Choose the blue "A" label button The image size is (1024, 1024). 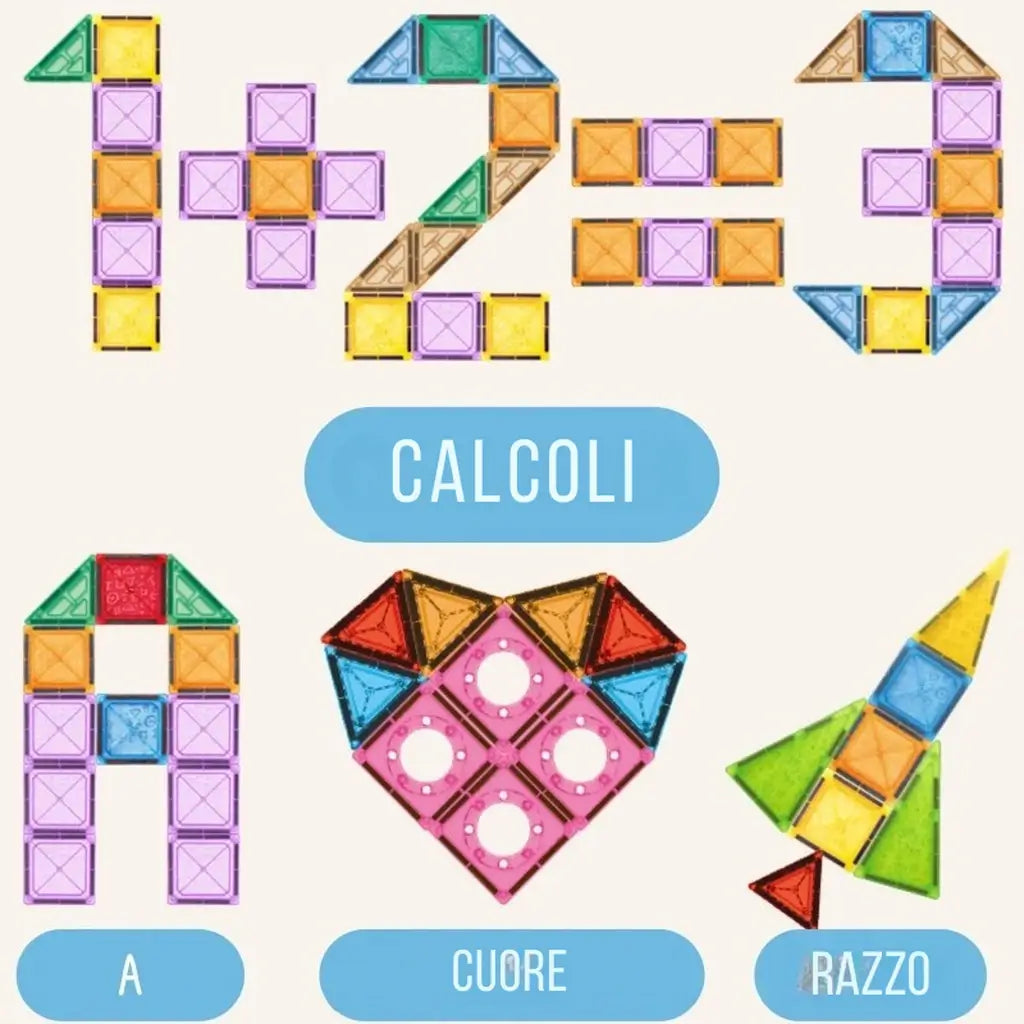click(x=130, y=974)
